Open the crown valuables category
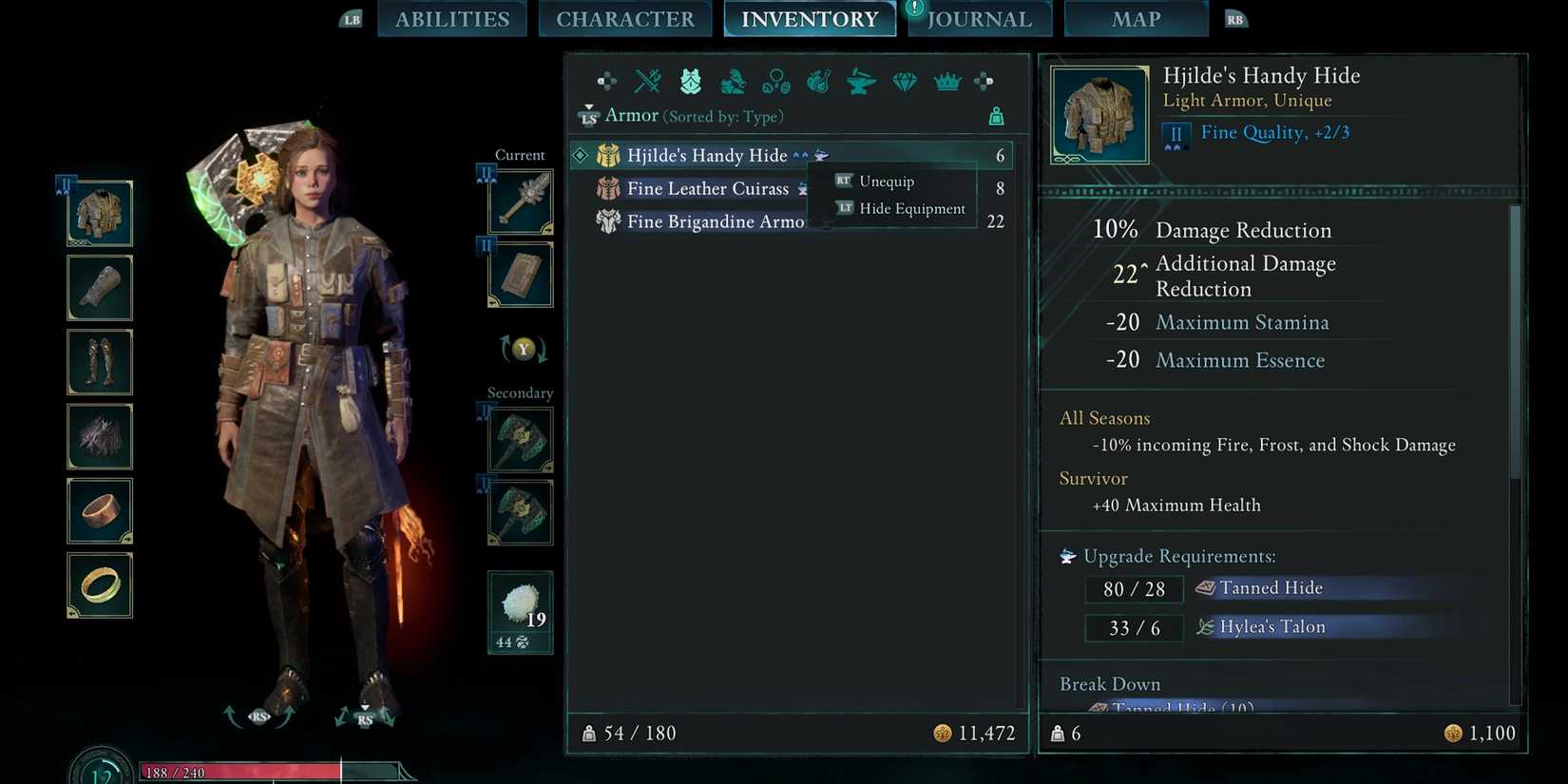This screenshot has width=1568, height=784. (x=947, y=82)
